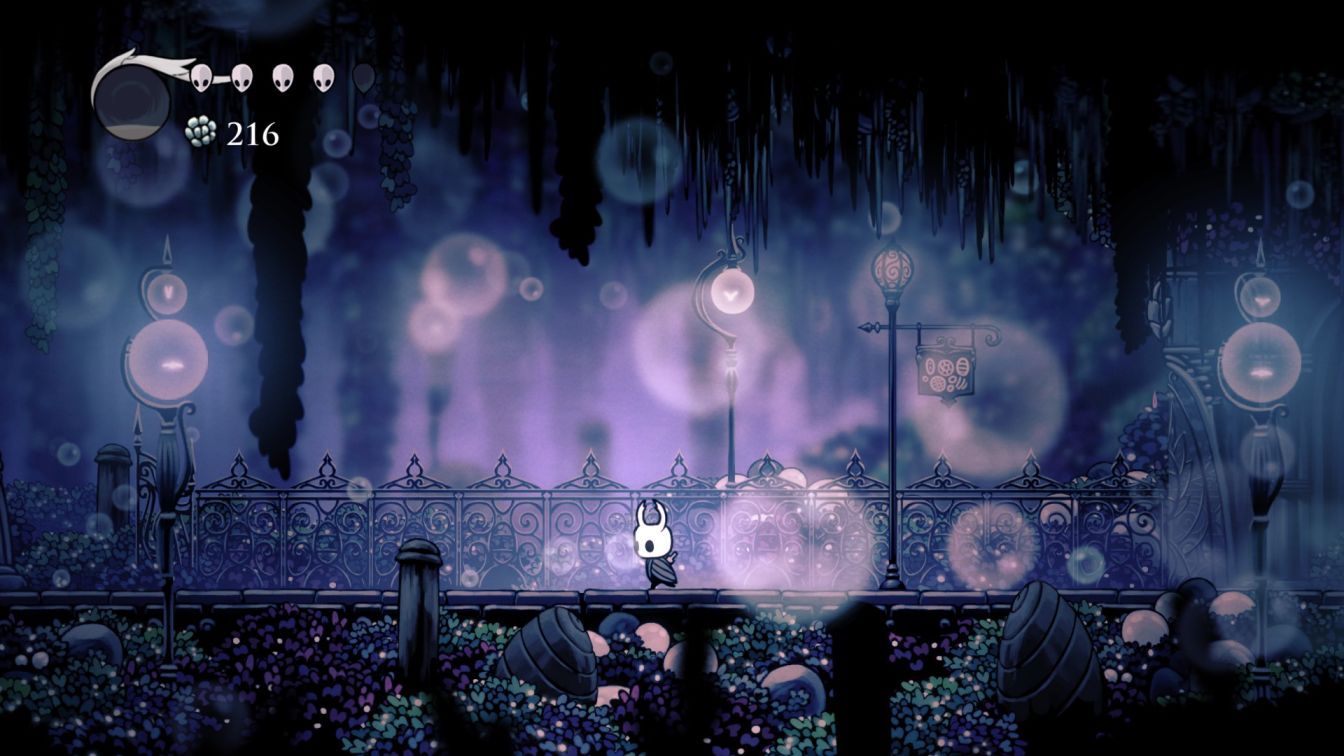
Task: Click the wooden post on the walkway
Action: tap(417, 575)
